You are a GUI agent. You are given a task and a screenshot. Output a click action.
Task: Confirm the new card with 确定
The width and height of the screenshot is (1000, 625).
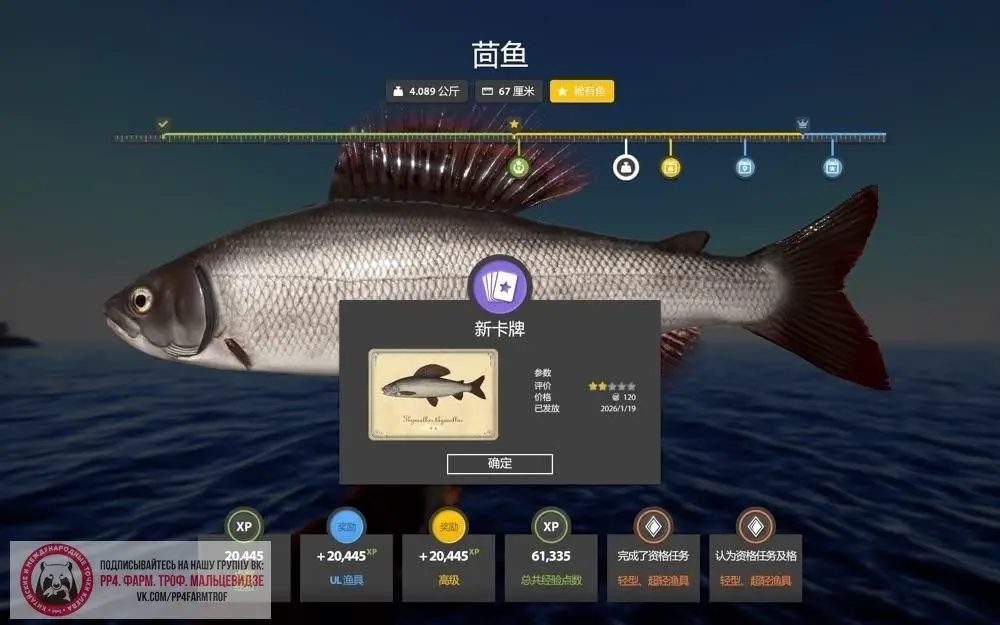point(499,464)
